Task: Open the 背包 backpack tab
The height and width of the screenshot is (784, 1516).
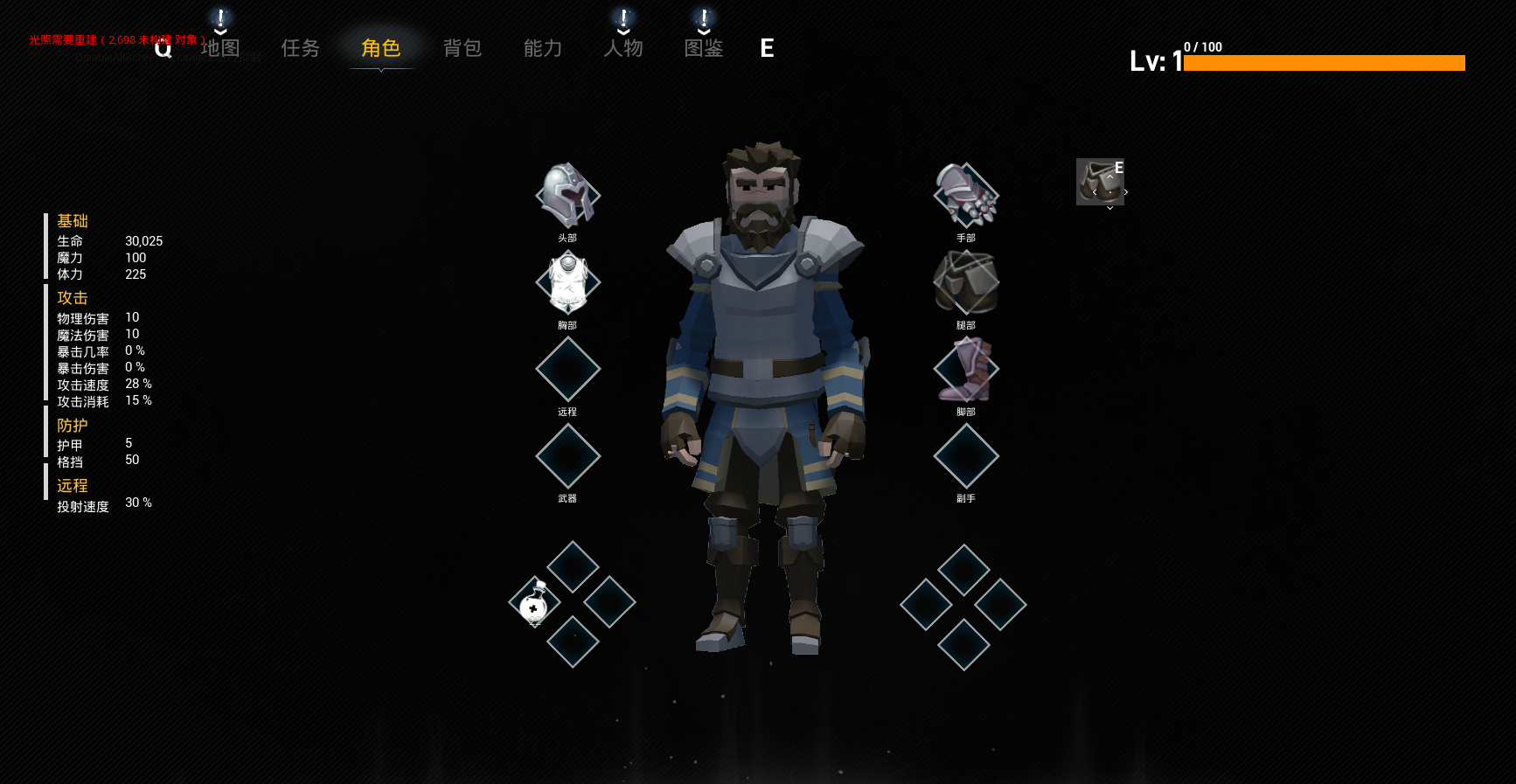Action: 462,48
